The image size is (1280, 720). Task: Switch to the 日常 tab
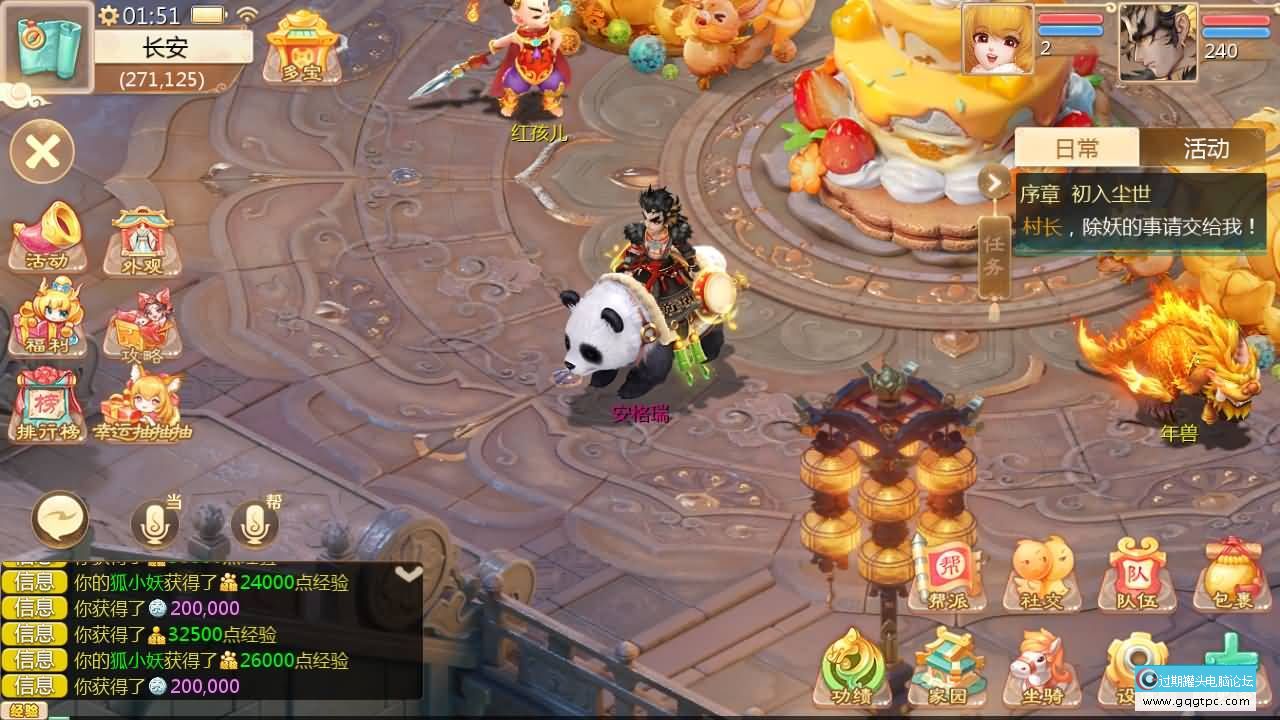[1076, 149]
